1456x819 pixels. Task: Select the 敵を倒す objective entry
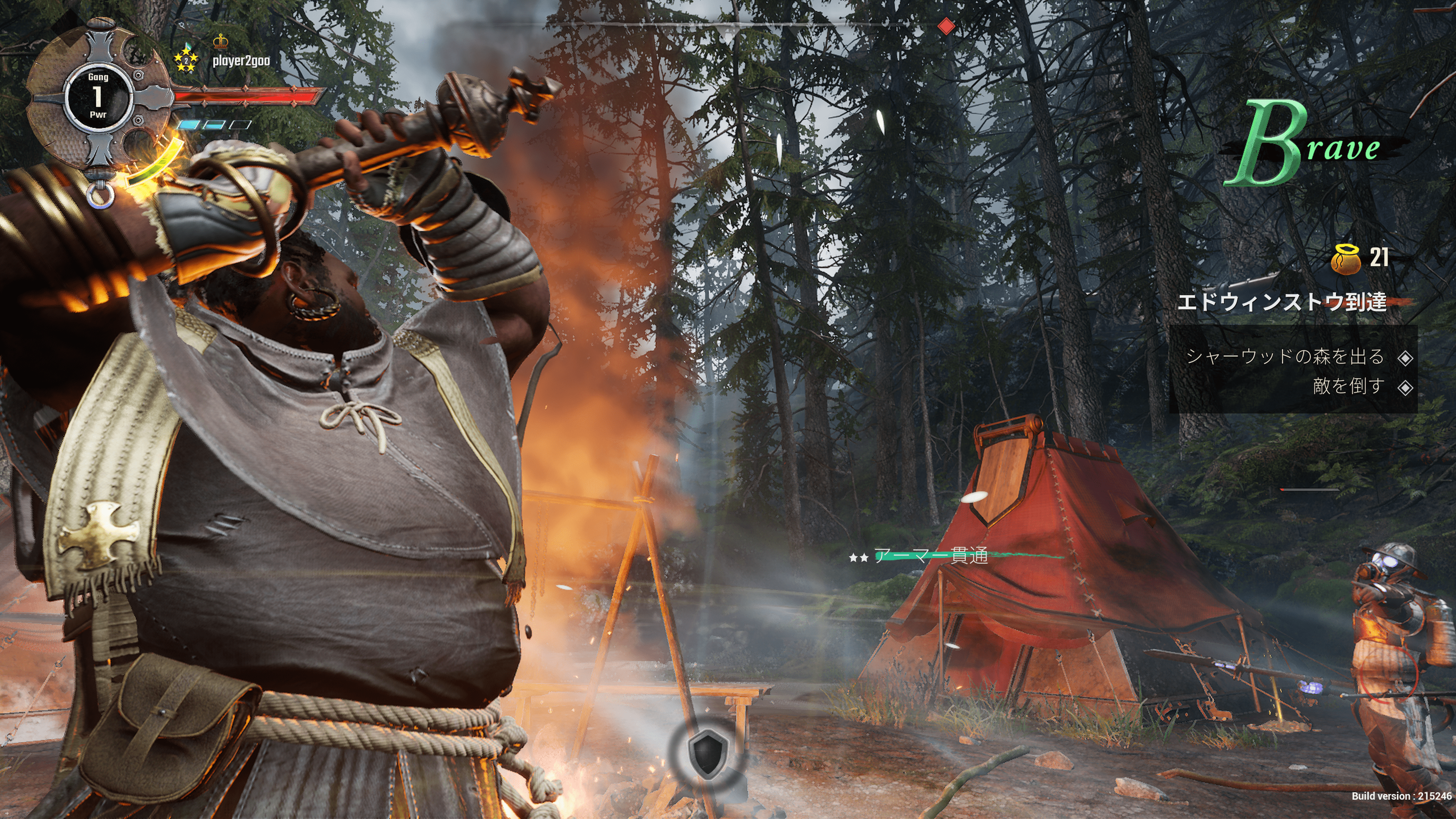point(1348,387)
